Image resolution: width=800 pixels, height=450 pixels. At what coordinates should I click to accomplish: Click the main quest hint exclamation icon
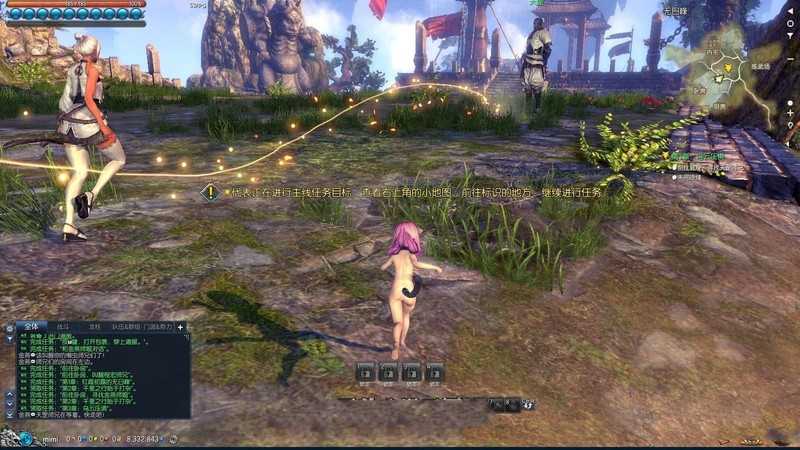(209, 190)
